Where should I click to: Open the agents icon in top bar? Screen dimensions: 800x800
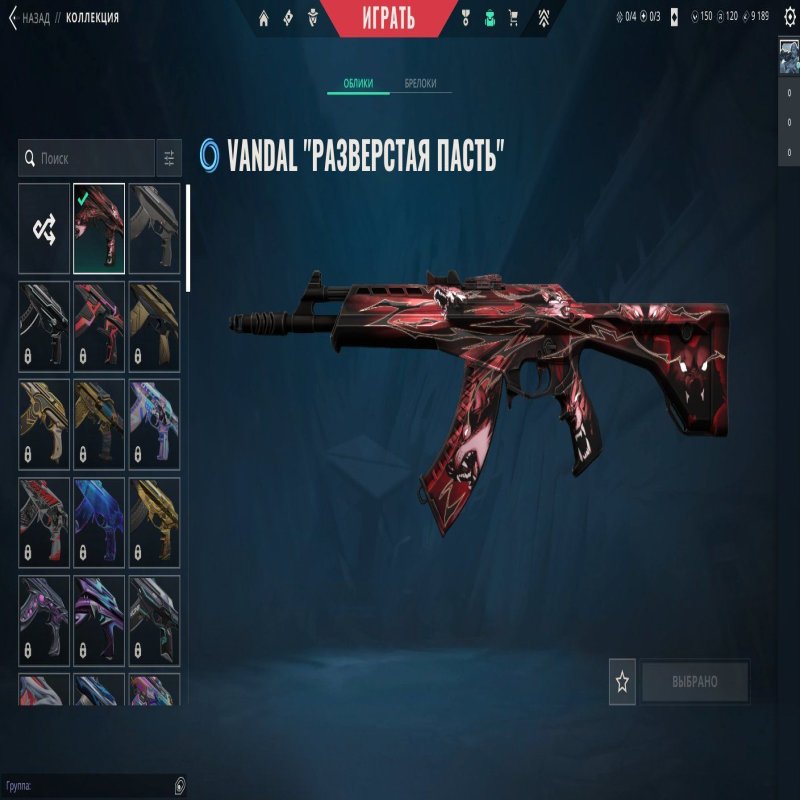tap(313, 18)
